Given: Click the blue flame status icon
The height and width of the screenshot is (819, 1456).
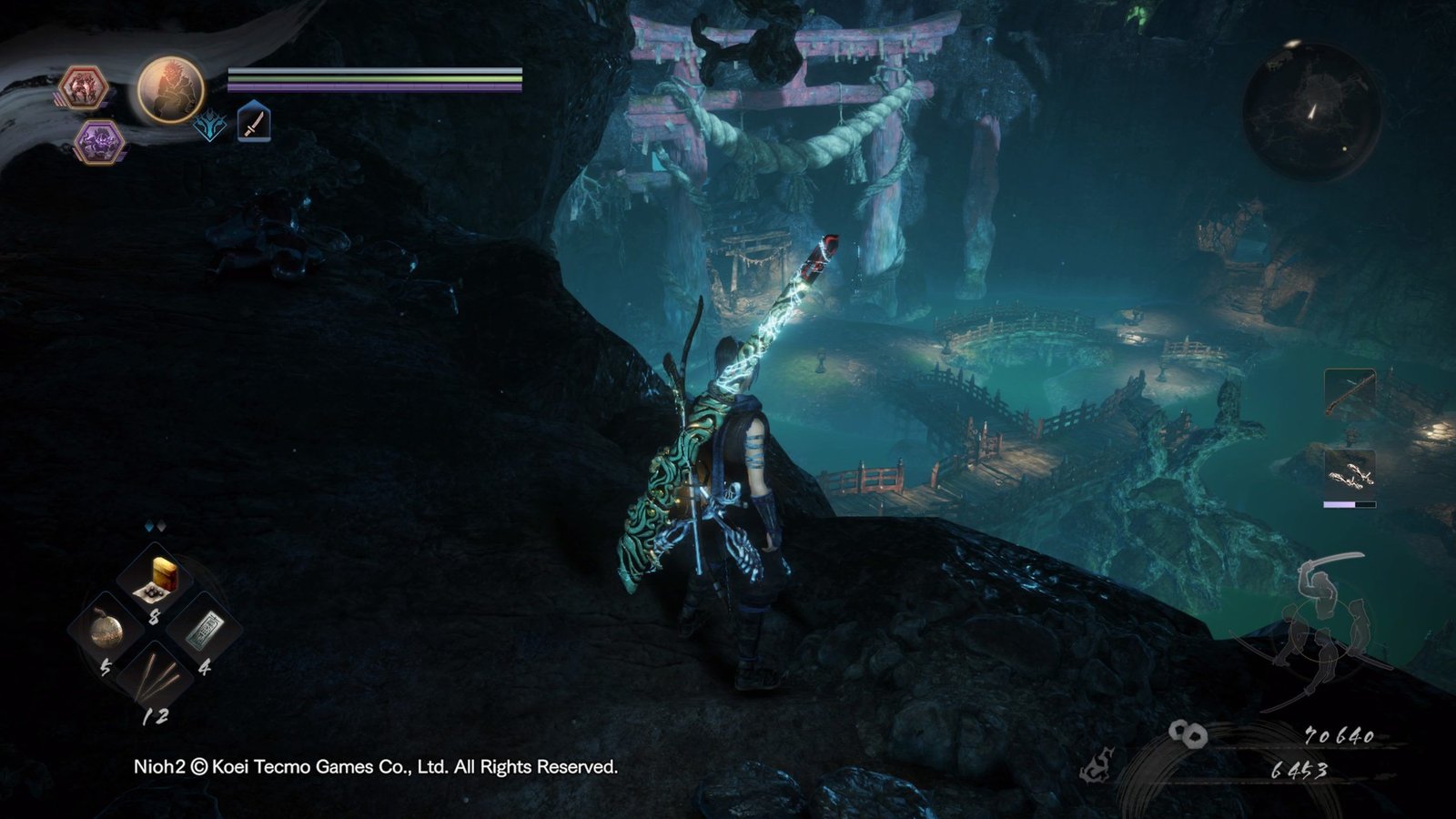Looking at the screenshot, I should (210, 126).
